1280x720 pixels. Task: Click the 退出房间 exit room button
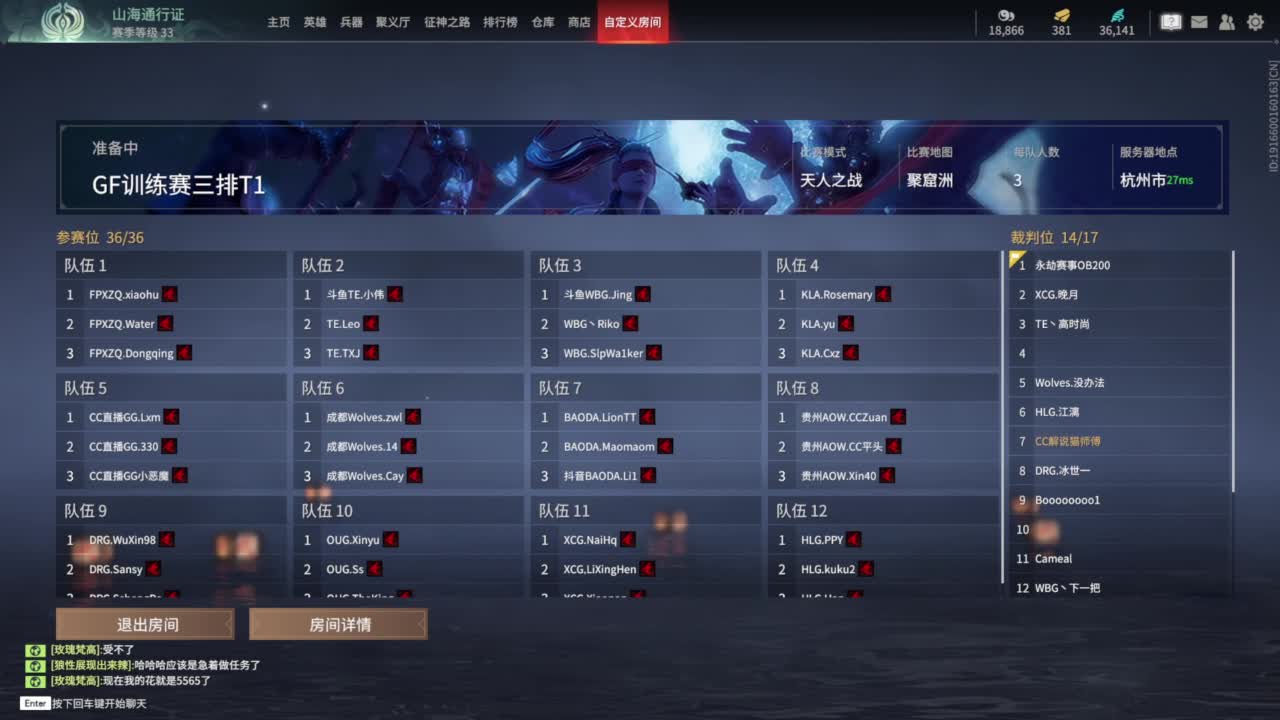click(x=144, y=624)
